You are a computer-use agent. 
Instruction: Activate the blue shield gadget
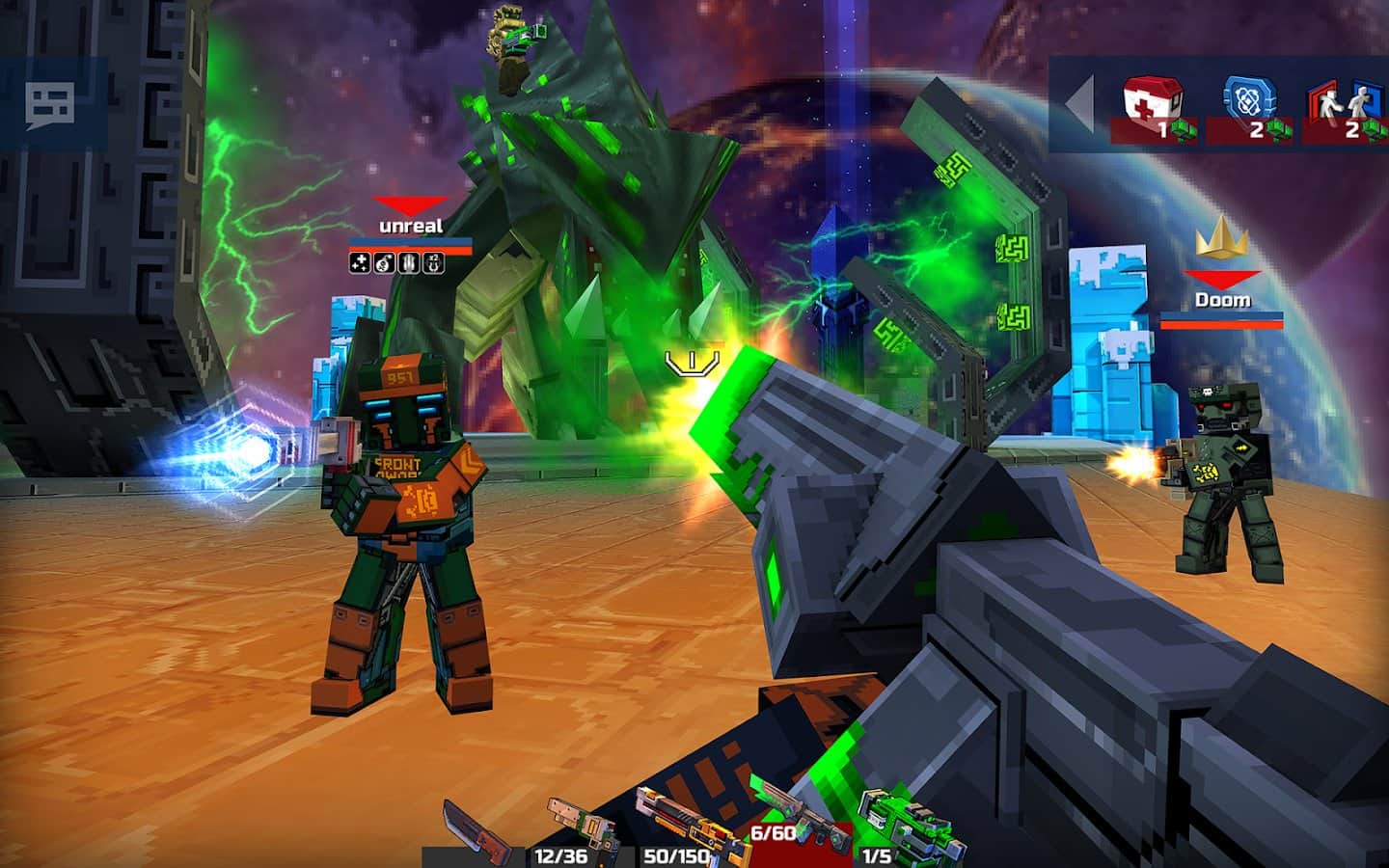(x=1250, y=108)
